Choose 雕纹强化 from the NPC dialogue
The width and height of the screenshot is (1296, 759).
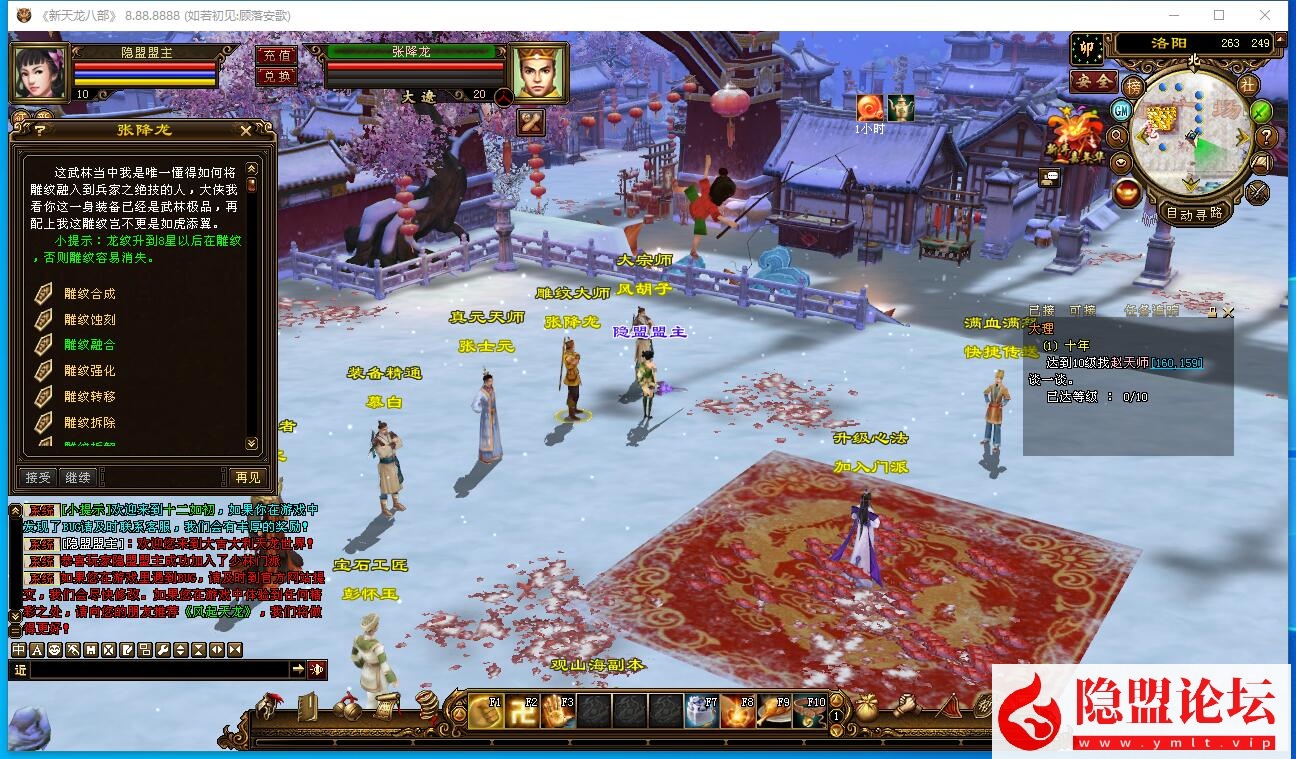coord(89,371)
